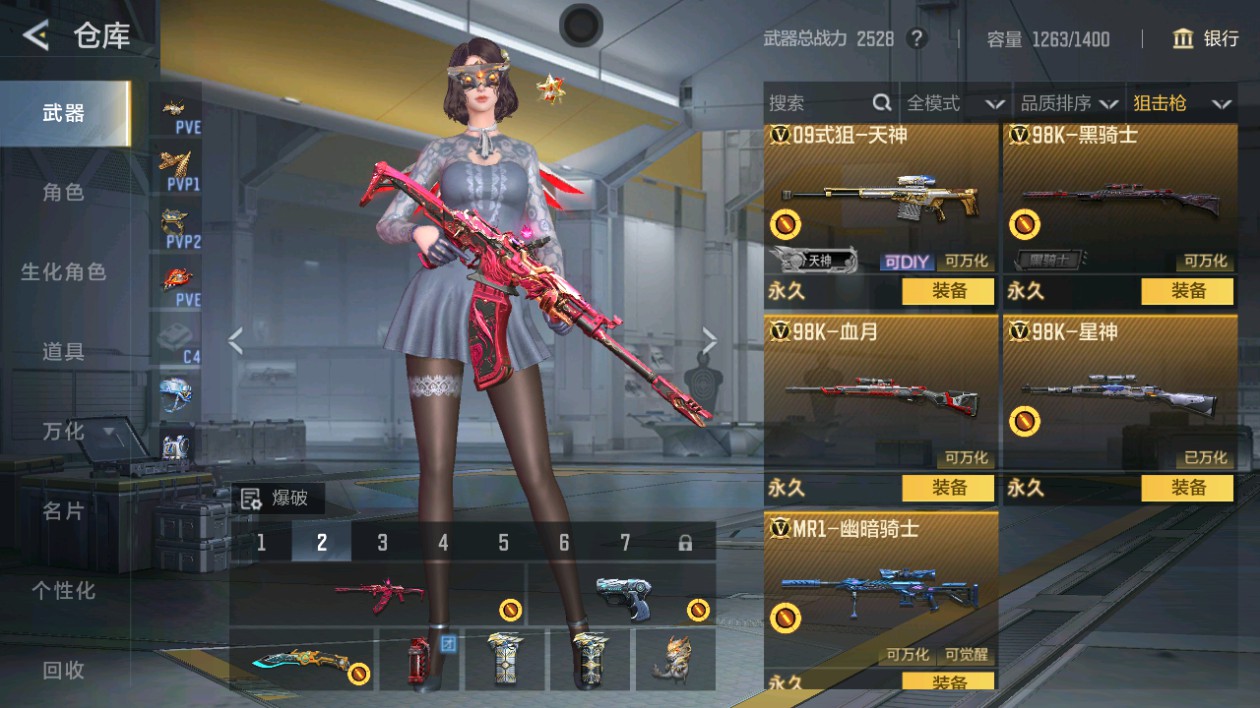
Task: Equip the 09式狙-天神 sniper rifle
Action: (948, 291)
